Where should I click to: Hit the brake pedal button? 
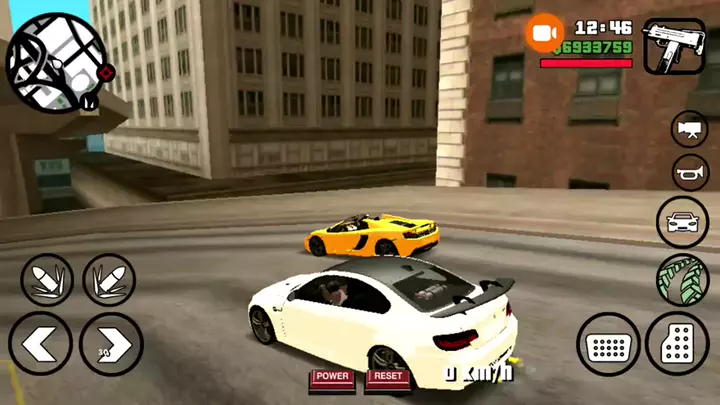point(608,345)
